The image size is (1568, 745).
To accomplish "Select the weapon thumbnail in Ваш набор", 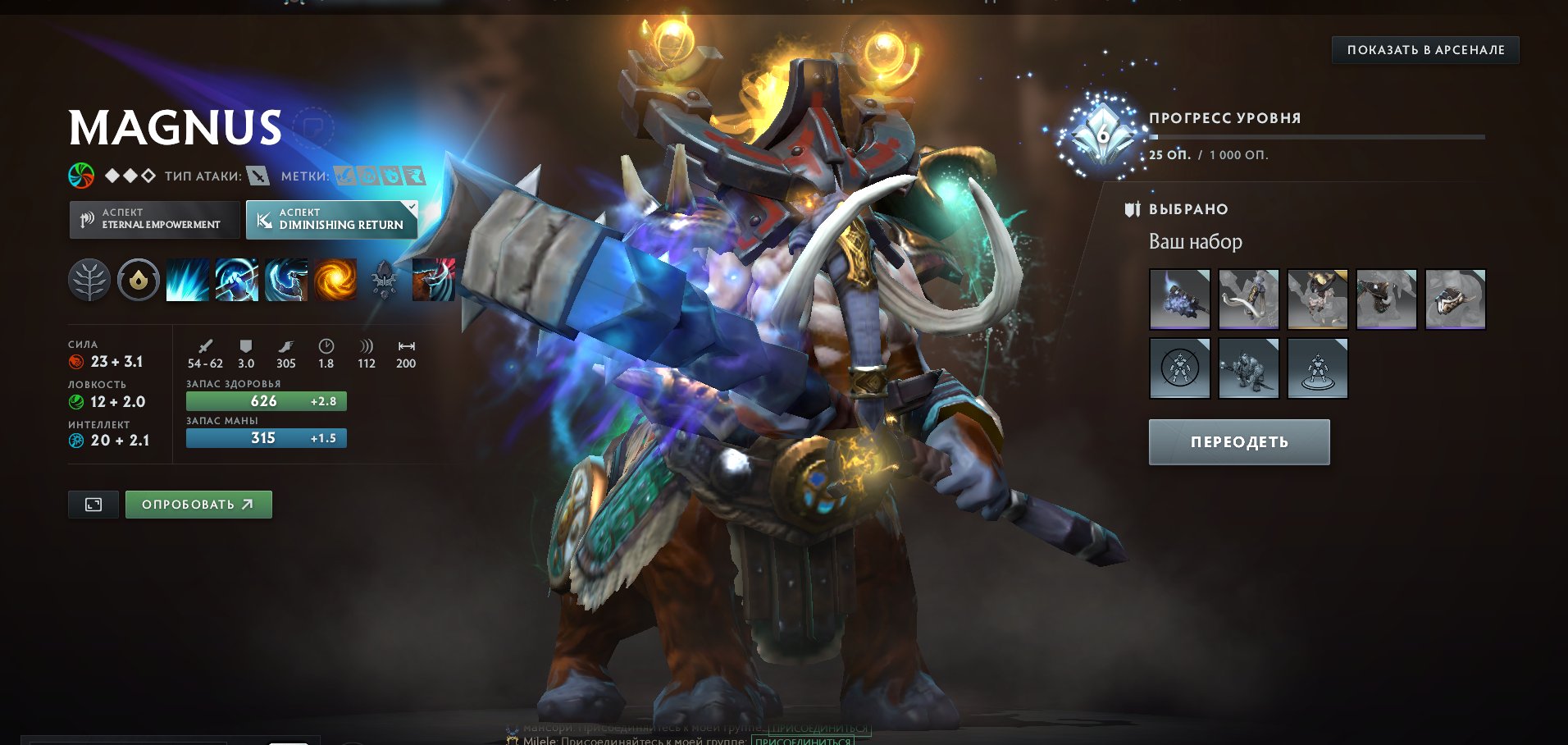I will [x=1179, y=299].
